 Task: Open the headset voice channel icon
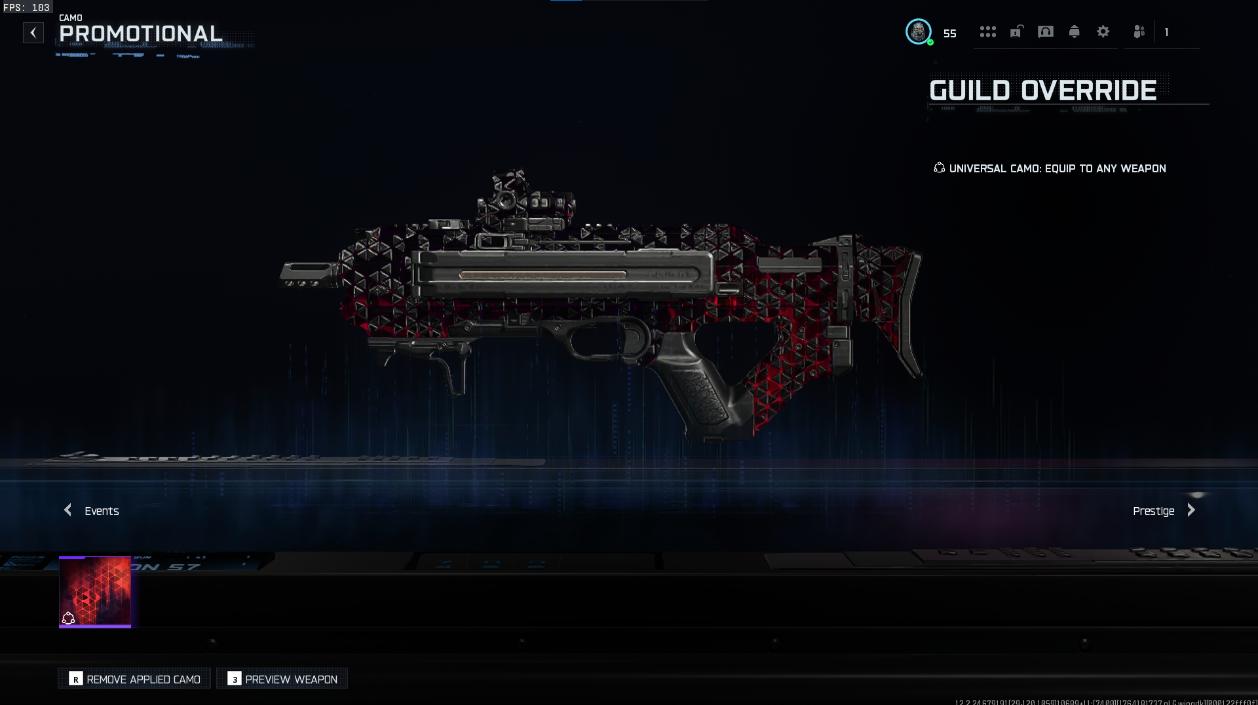[x=1045, y=32]
